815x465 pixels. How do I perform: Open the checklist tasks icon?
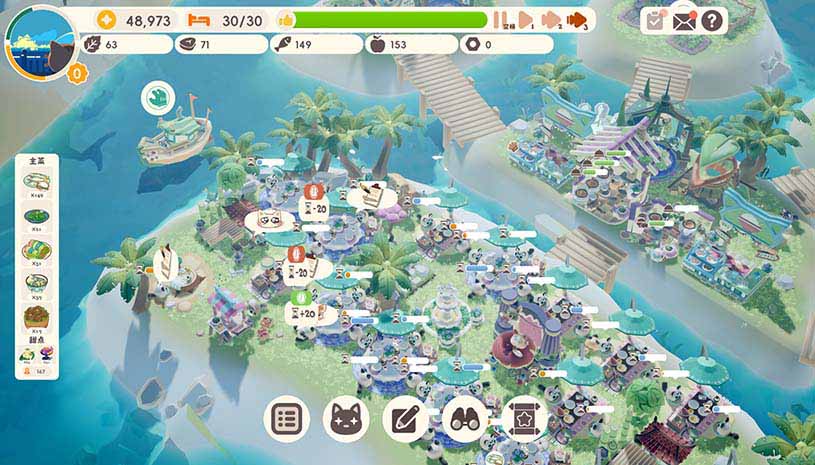coord(655,20)
